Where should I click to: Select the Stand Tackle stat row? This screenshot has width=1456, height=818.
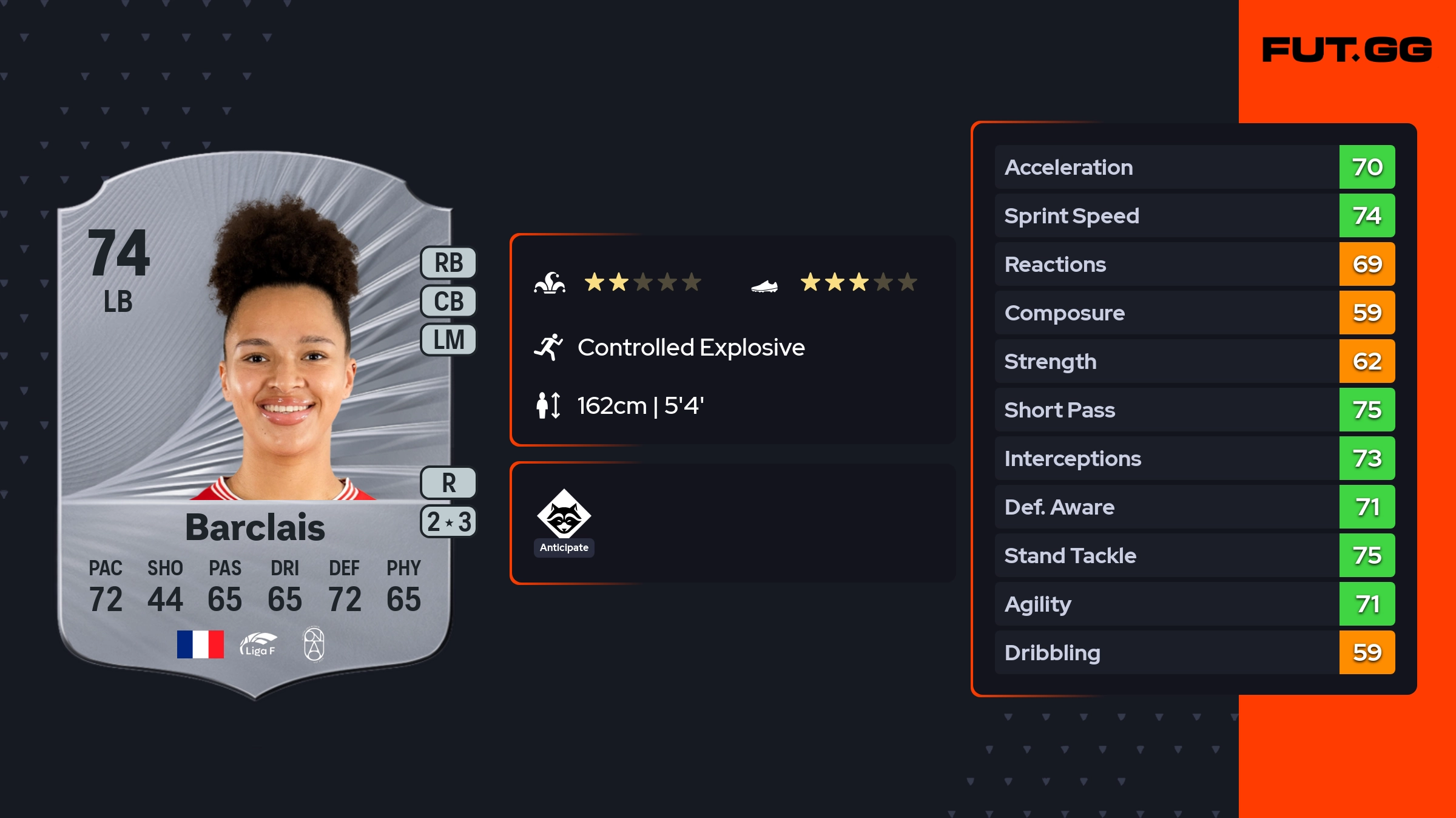click(x=1194, y=556)
